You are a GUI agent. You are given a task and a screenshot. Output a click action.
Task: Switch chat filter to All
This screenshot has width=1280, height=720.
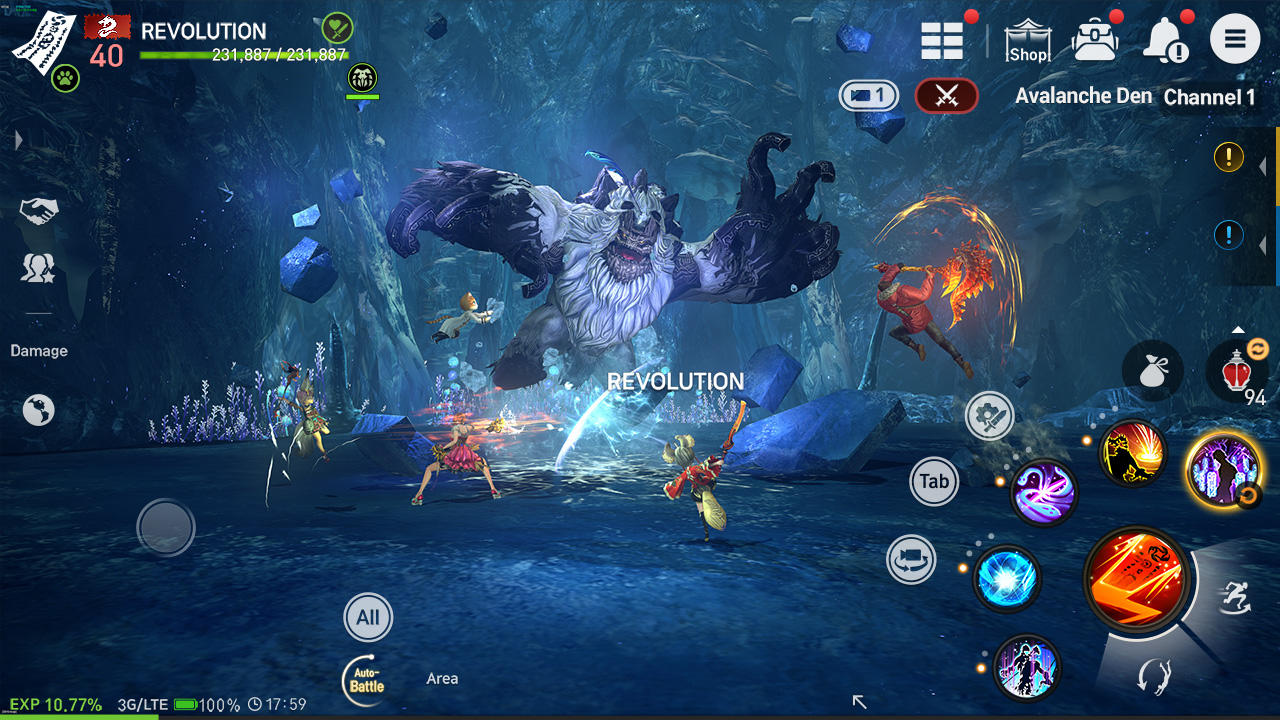coord(368,617)
